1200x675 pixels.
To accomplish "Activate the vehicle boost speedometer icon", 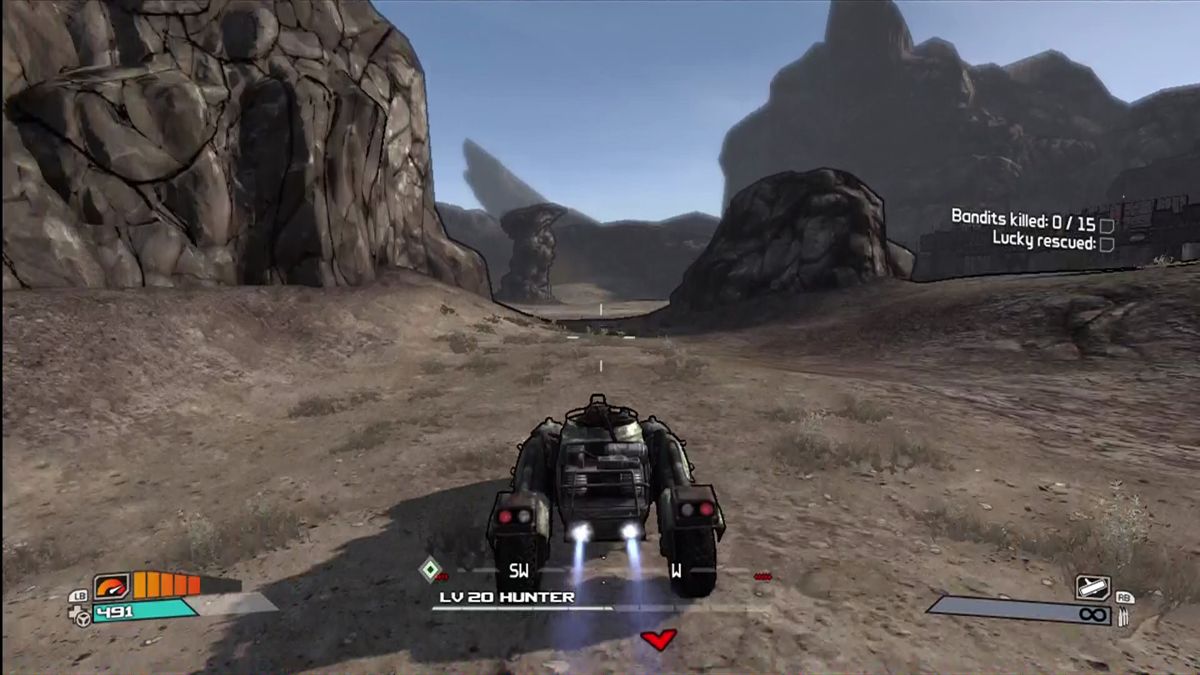I will point(111,585).
